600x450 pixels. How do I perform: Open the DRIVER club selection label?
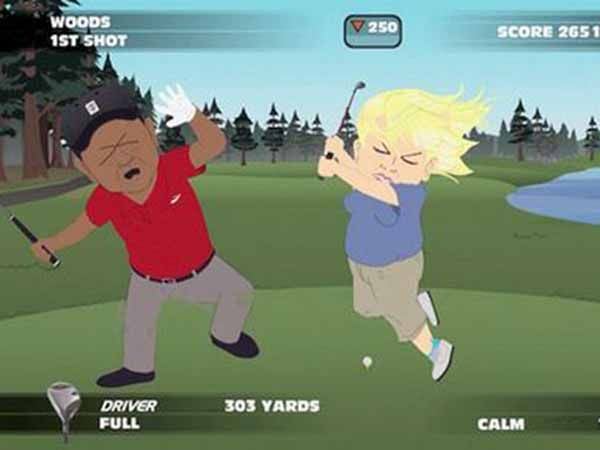(127, 406)
